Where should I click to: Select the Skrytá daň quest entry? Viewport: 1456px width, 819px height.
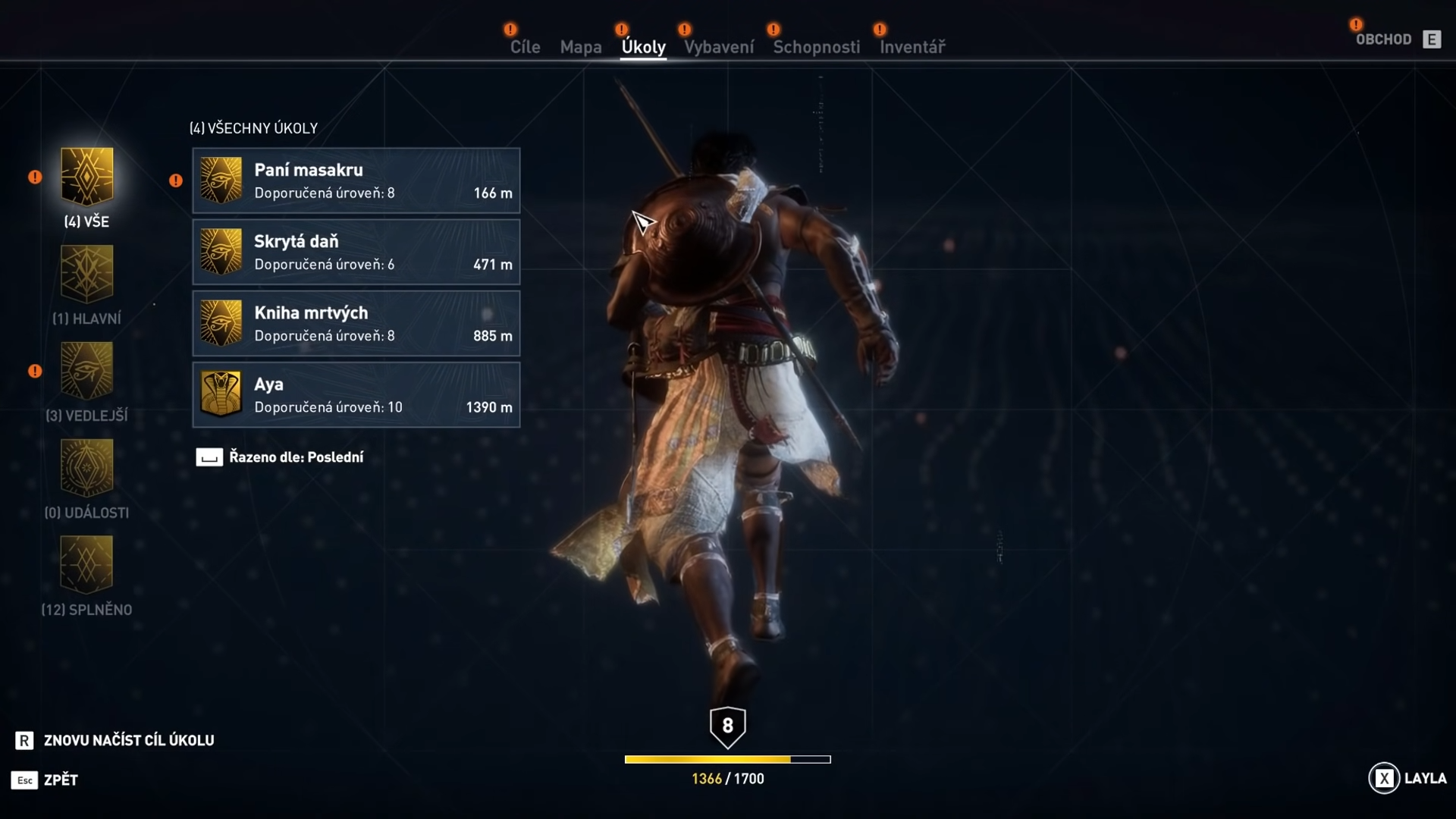pos(356,252)
